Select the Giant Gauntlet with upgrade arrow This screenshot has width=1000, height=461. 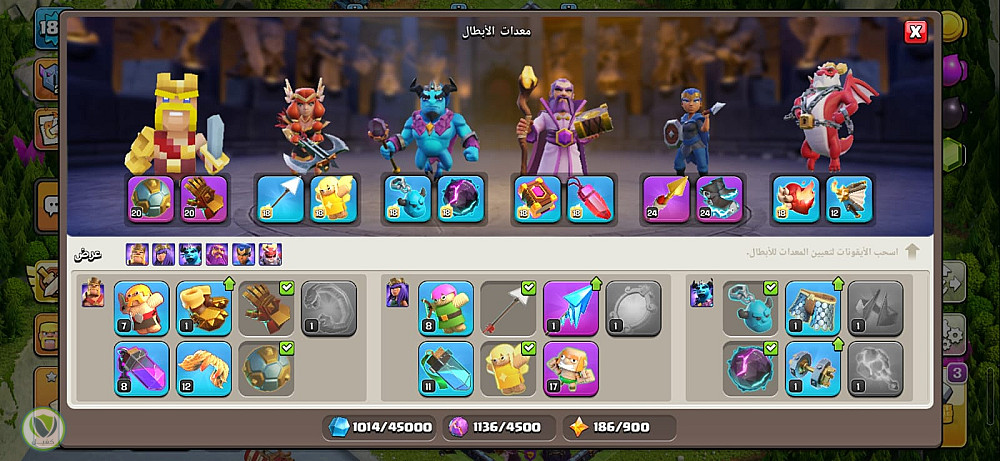point(204,308)
